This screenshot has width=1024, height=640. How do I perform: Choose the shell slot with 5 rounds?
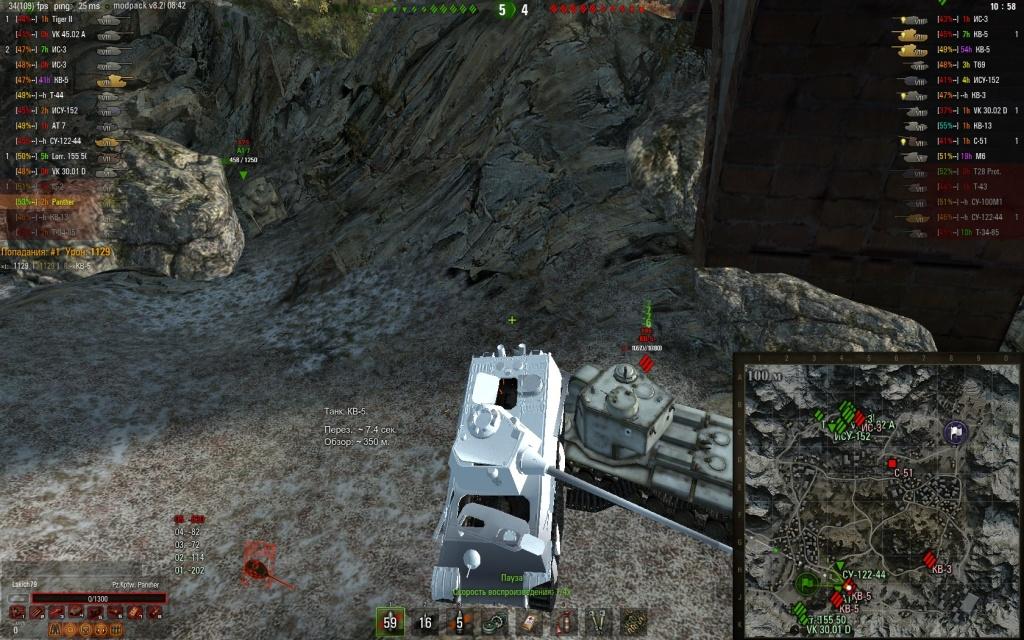[x=459, y=622]
